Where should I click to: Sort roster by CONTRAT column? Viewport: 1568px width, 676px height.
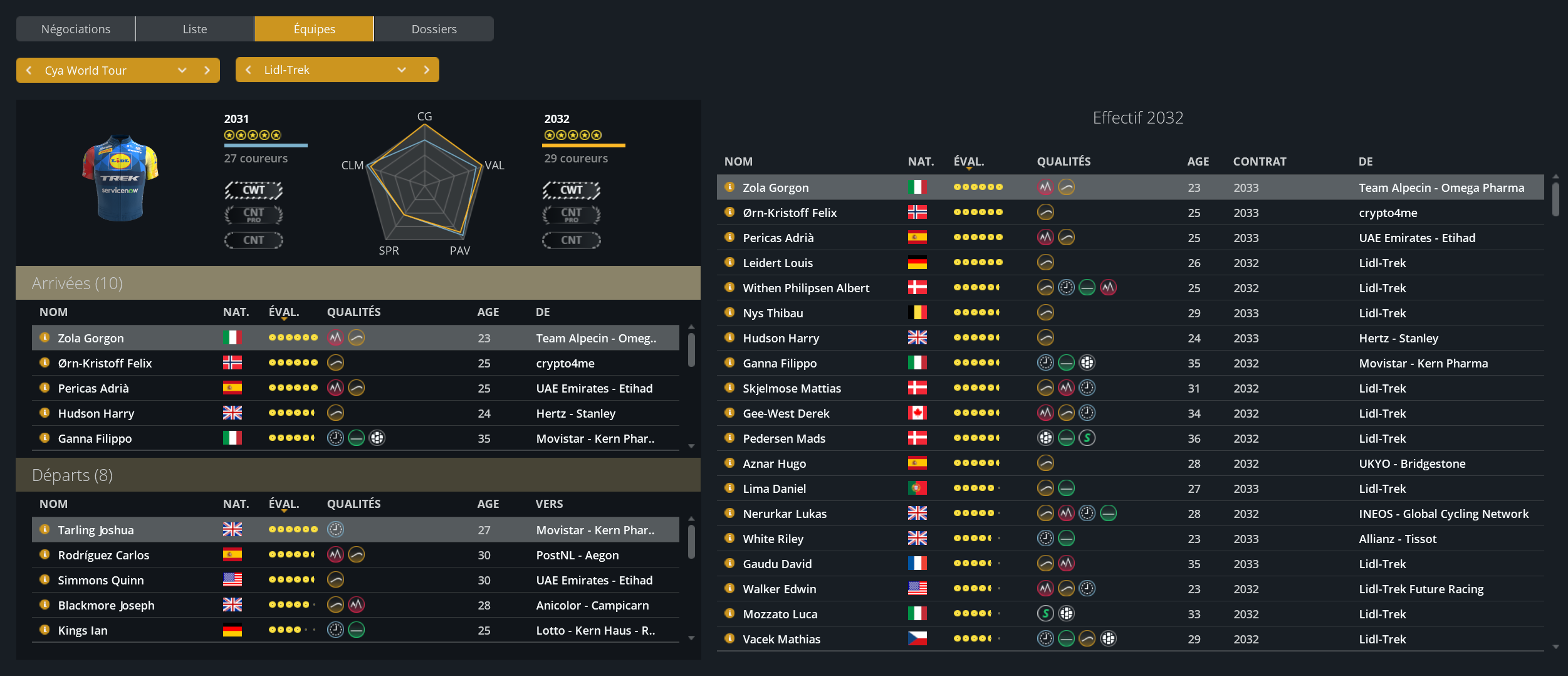tap(1259, 161)
